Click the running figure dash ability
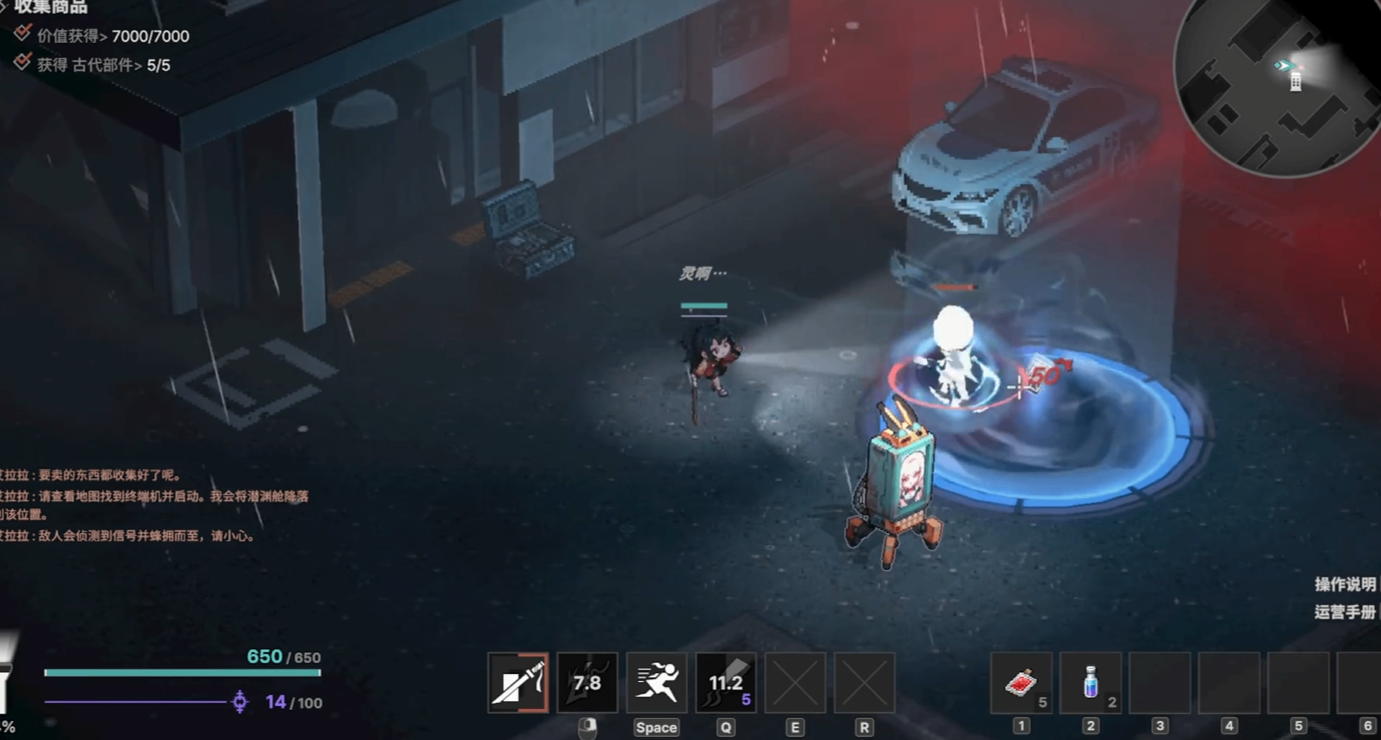This screenshot has width=1381, height=740. point(656,683)
